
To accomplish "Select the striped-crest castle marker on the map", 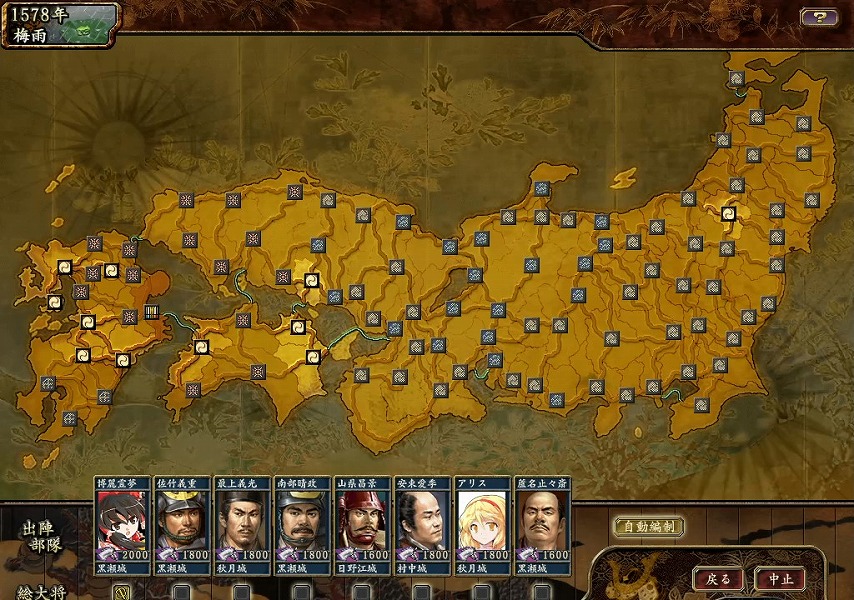I will 152,311.
